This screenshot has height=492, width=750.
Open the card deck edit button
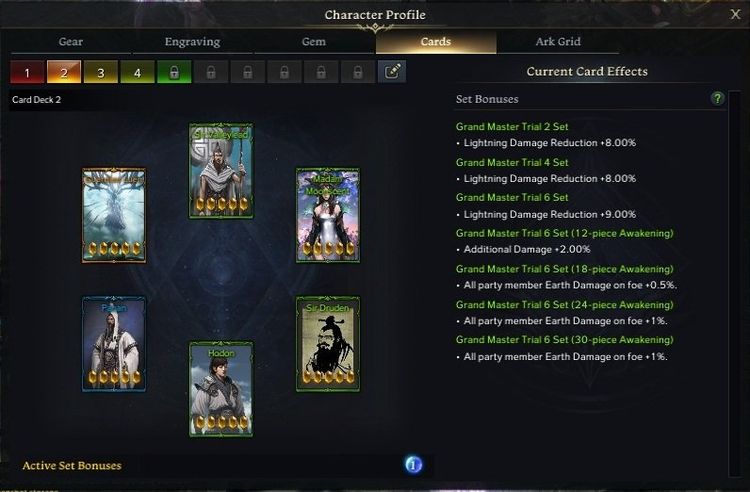392,72
